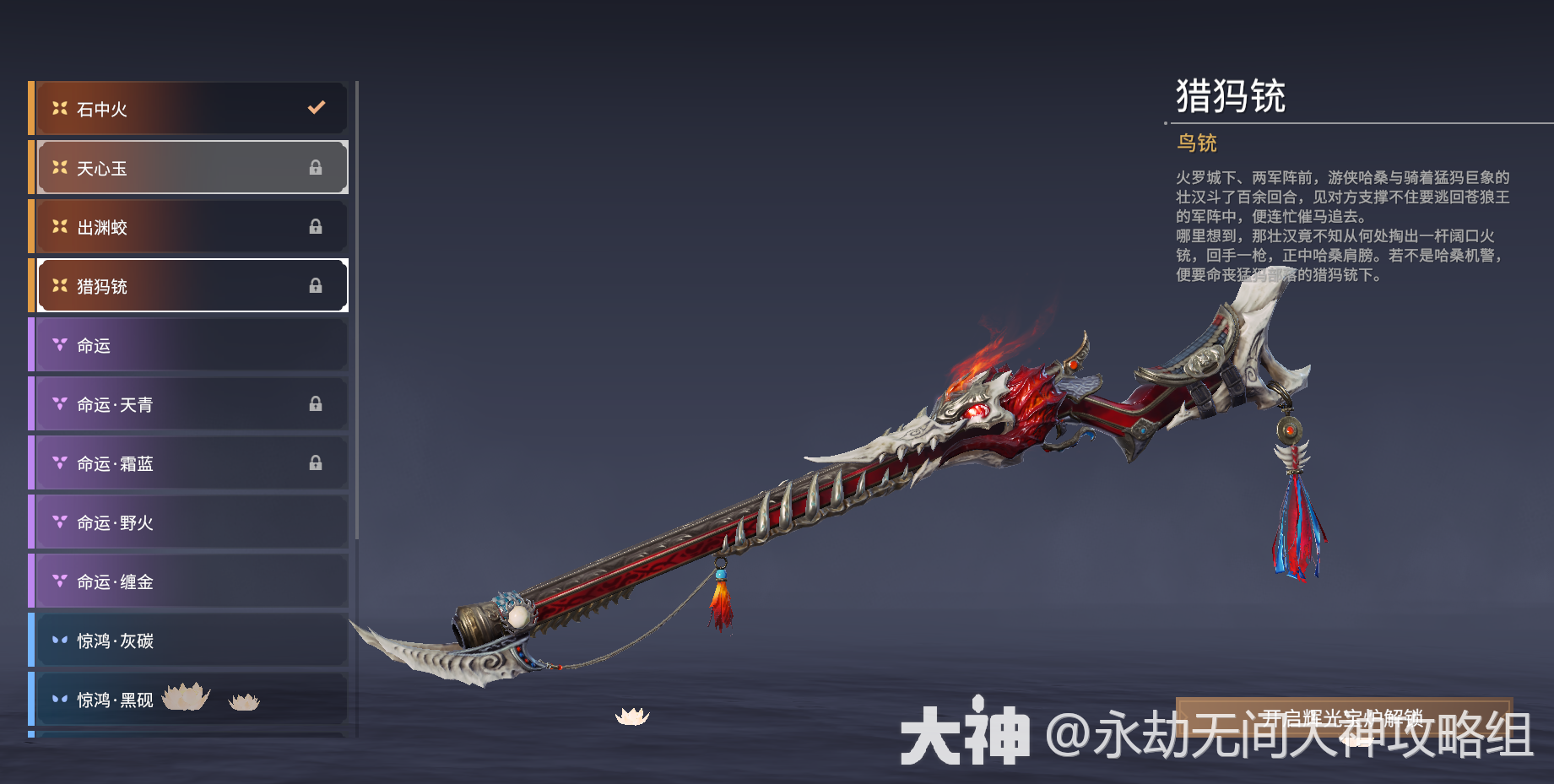This screenshot has width=1554, height=784.
Task: Open the 命运·缠金 skin entry
Action: [x=190, y=581]
